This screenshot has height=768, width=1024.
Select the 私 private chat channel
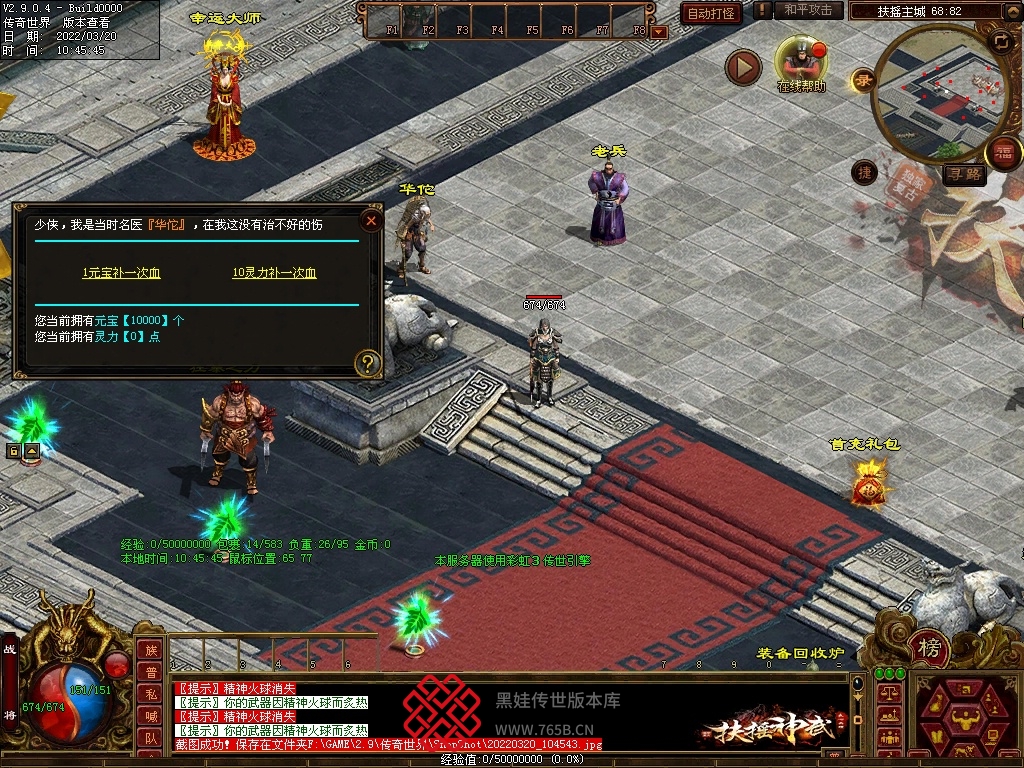click(150, 694)
